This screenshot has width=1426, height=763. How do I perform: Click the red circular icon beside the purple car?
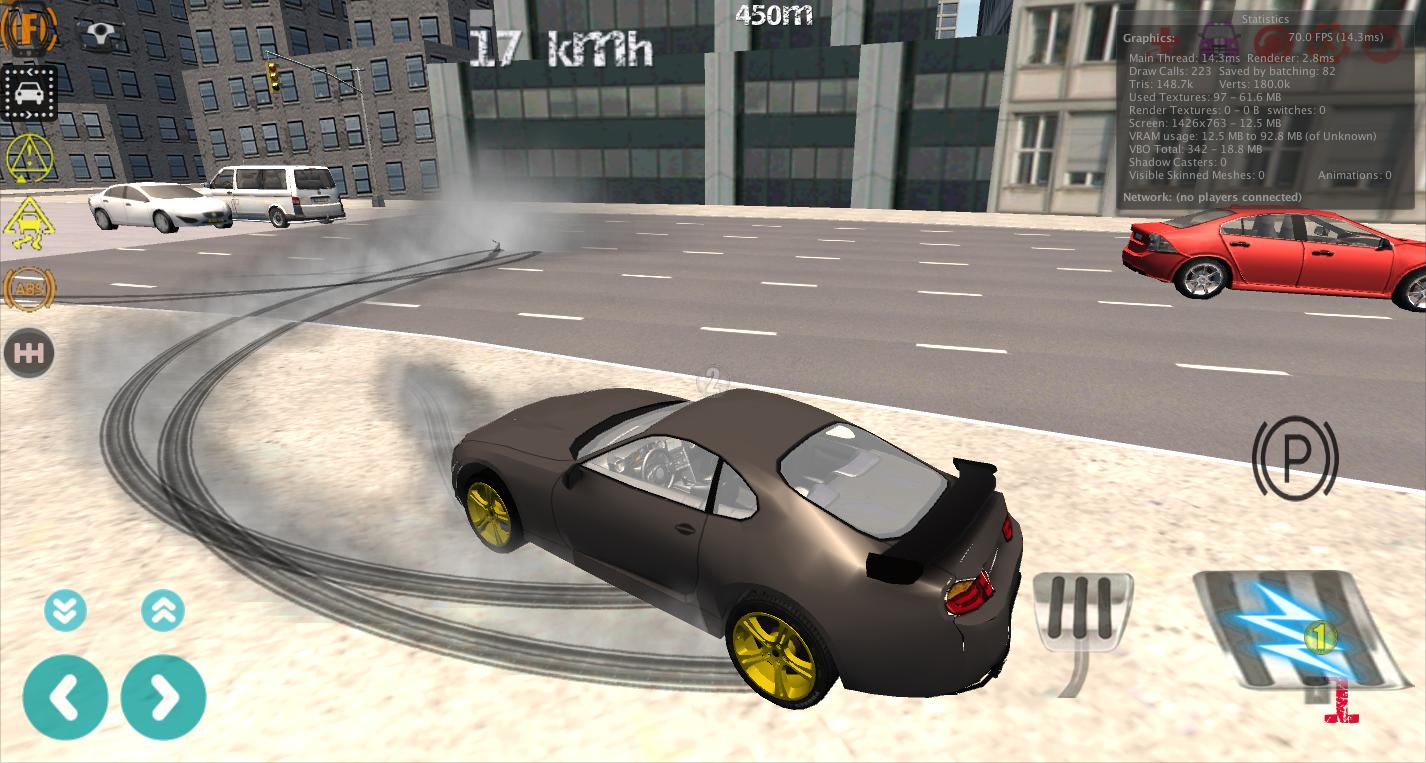click(1270, 40)
